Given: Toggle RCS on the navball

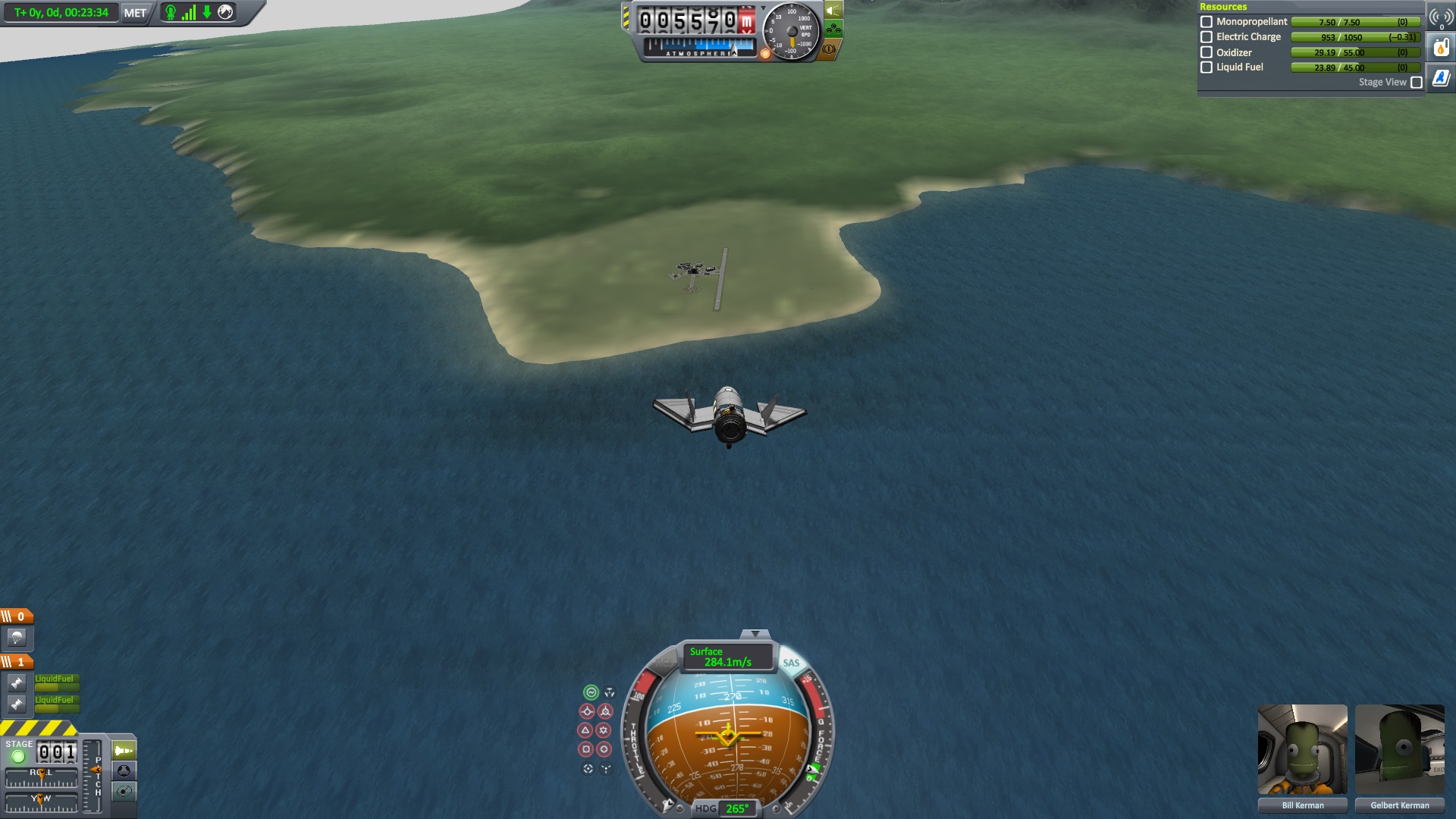Looking at the screenshot, I should coord(664,663).
